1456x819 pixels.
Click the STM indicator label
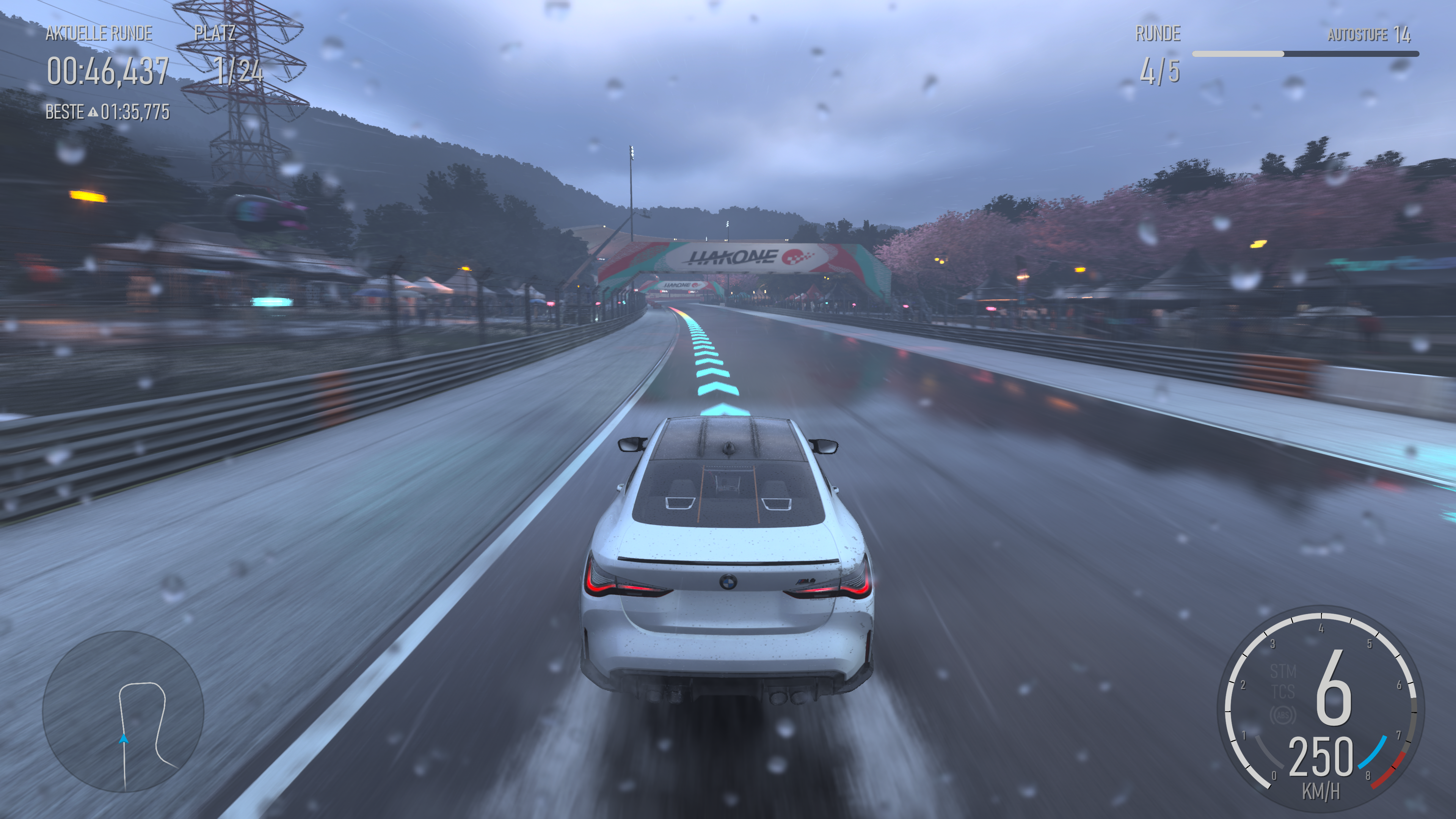coord(1282,672)
